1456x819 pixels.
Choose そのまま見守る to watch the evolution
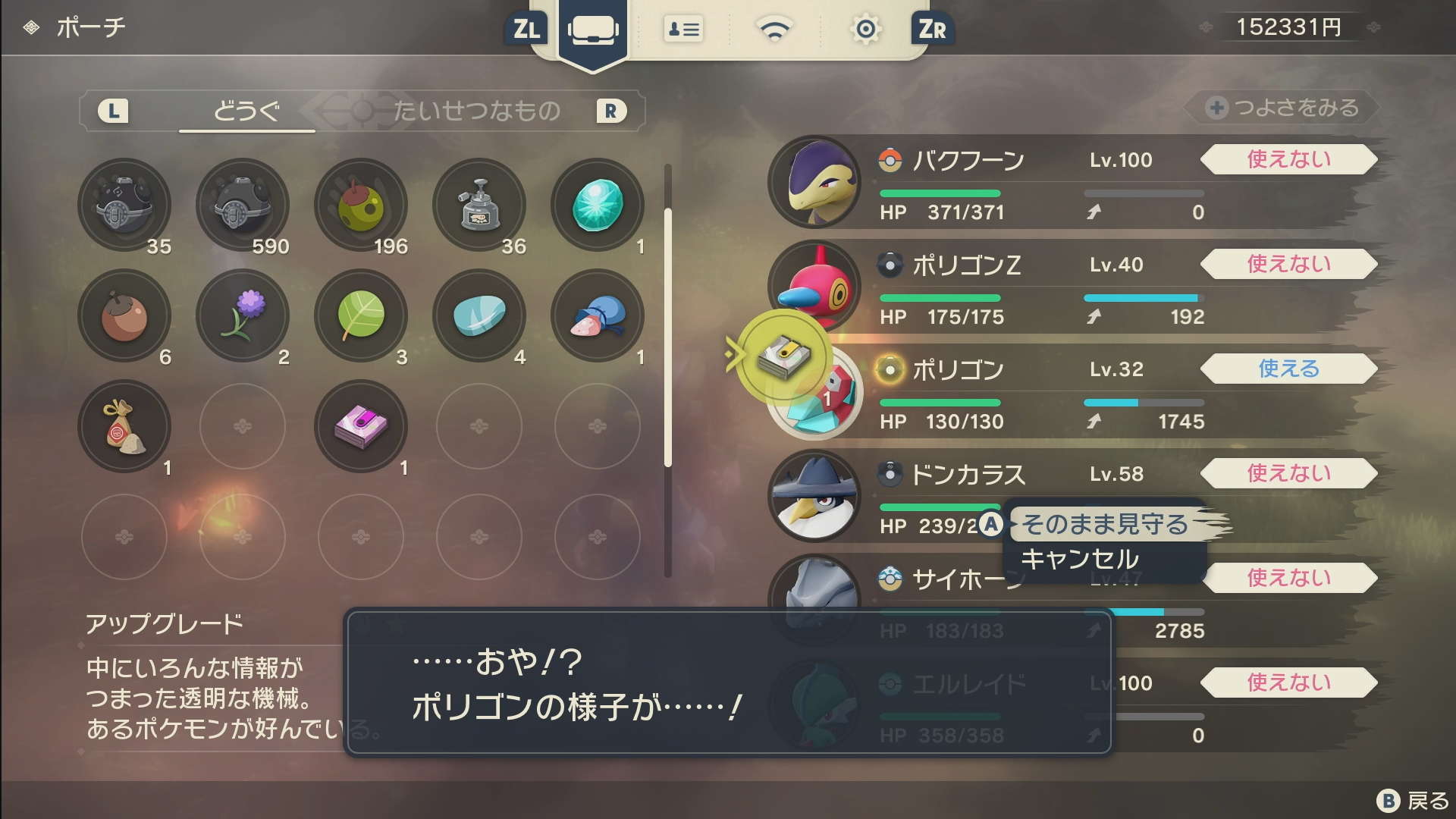(1104, 524)
